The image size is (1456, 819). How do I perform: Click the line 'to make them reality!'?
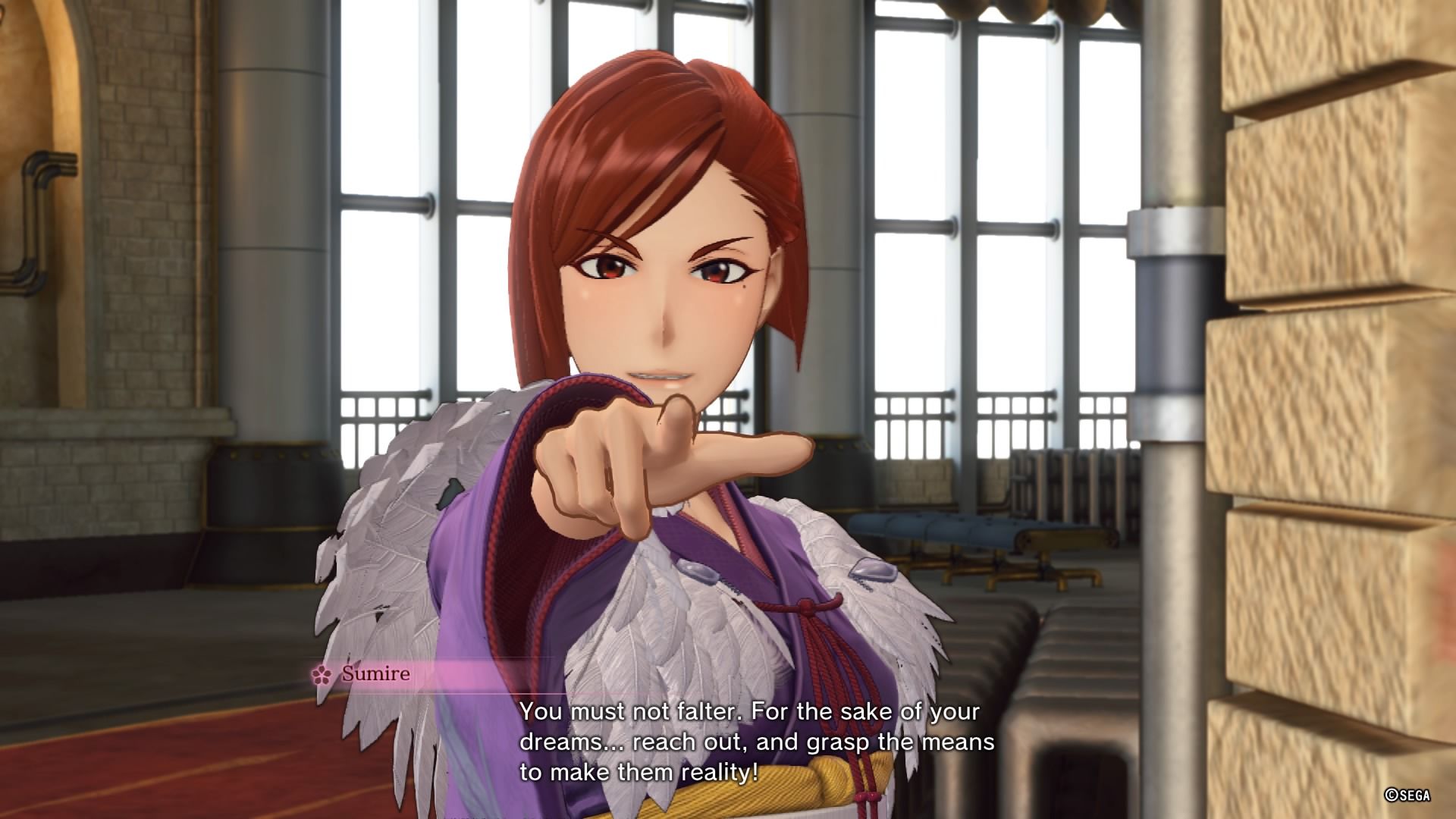(x=637, y=772)
